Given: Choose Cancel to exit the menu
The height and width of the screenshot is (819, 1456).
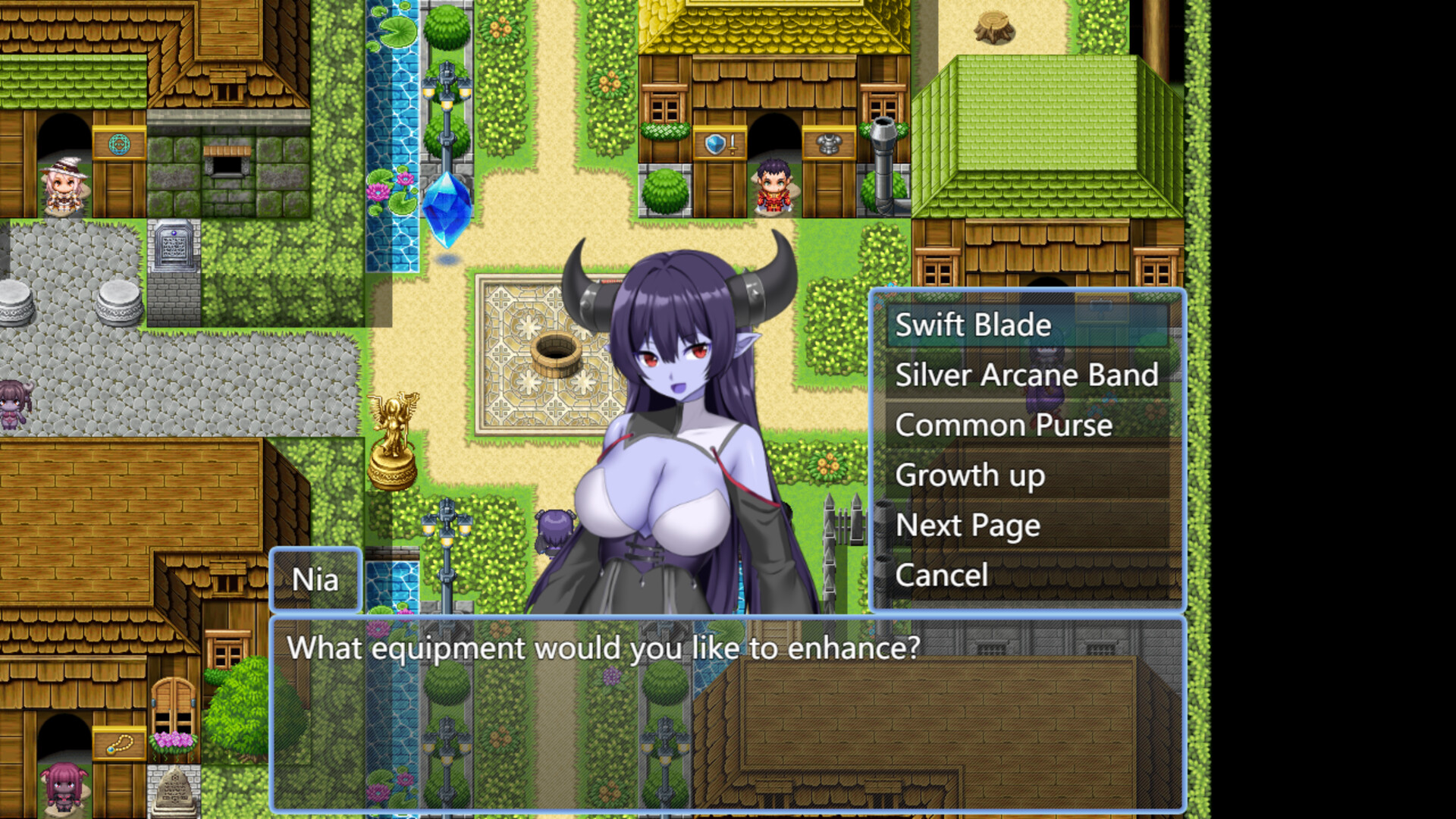Looking at the screenshot, I should tap(942, 575).
